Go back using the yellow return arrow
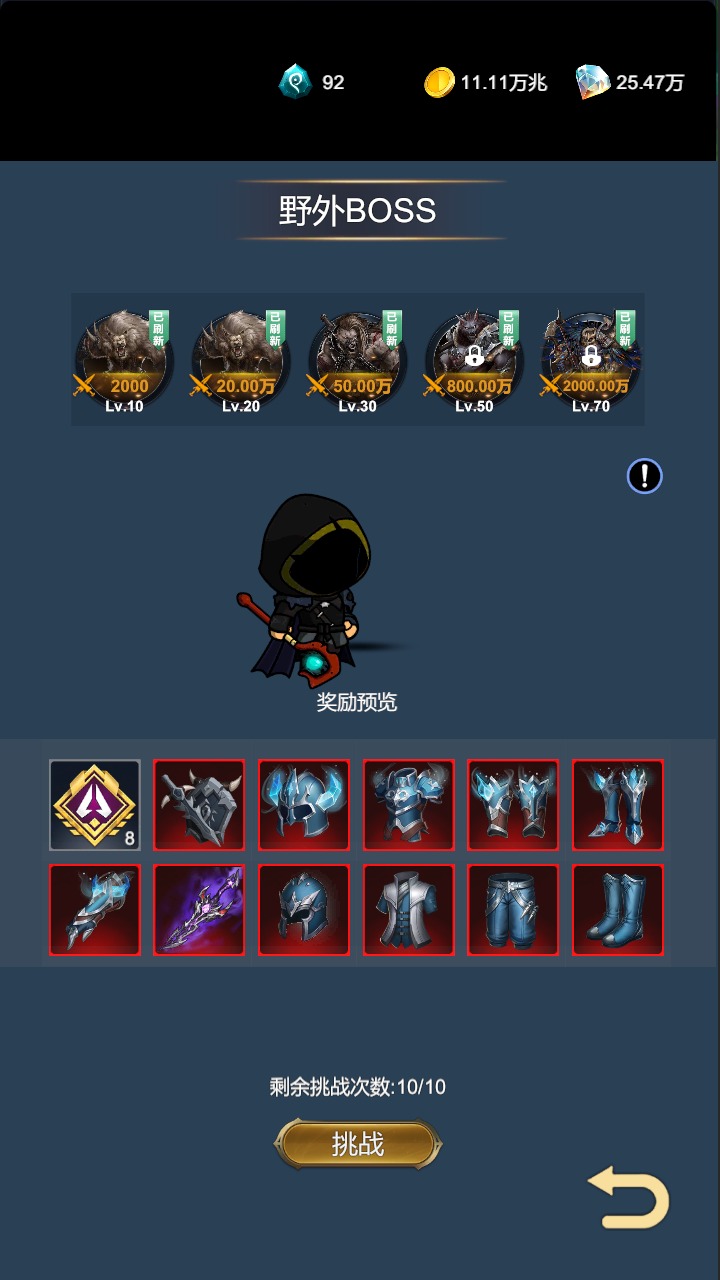The width and height of the screenshot is (720, 1280). [629, 1198]
